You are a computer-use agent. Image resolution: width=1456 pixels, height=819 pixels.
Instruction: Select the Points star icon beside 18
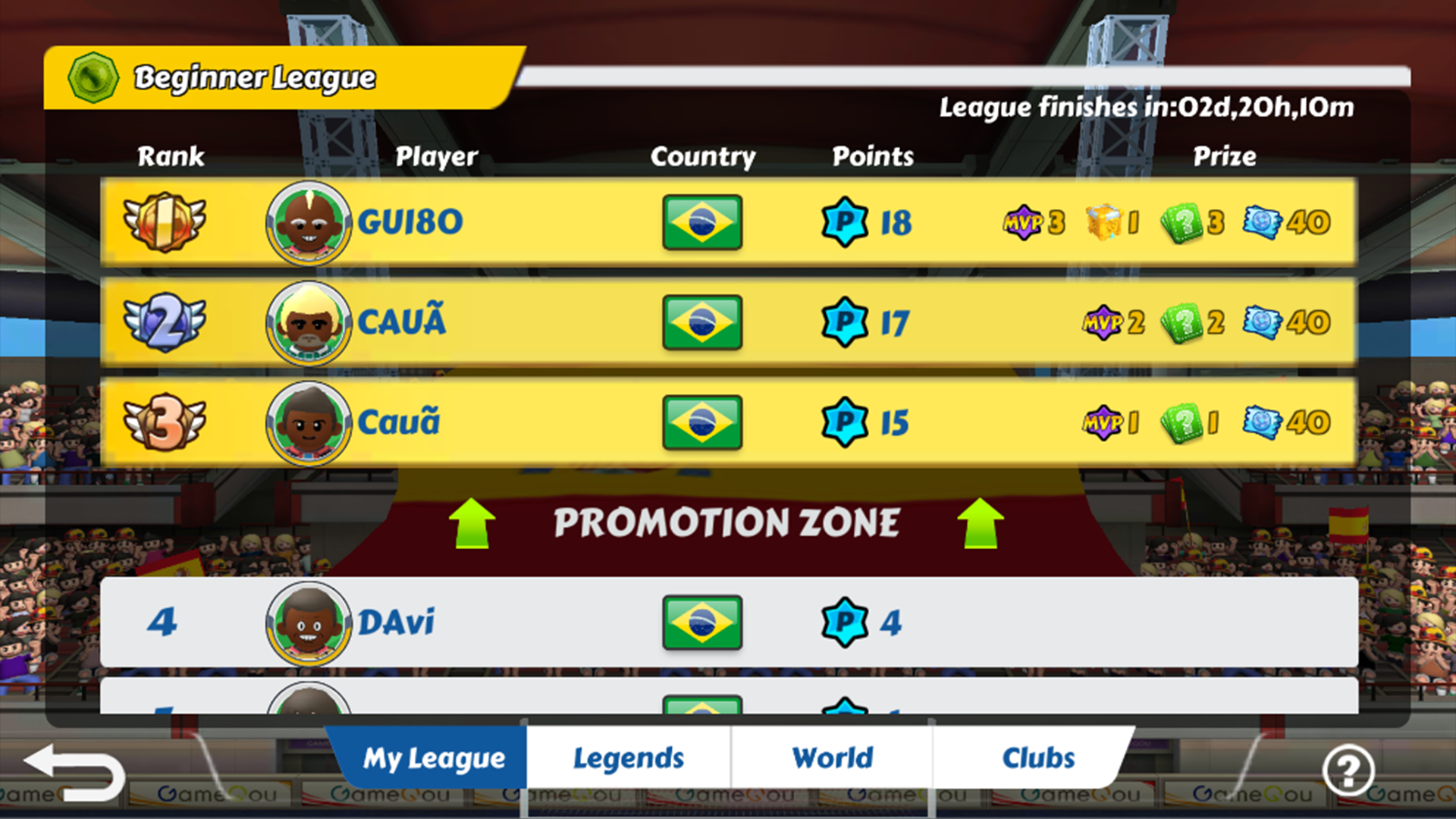pos(844,222)
